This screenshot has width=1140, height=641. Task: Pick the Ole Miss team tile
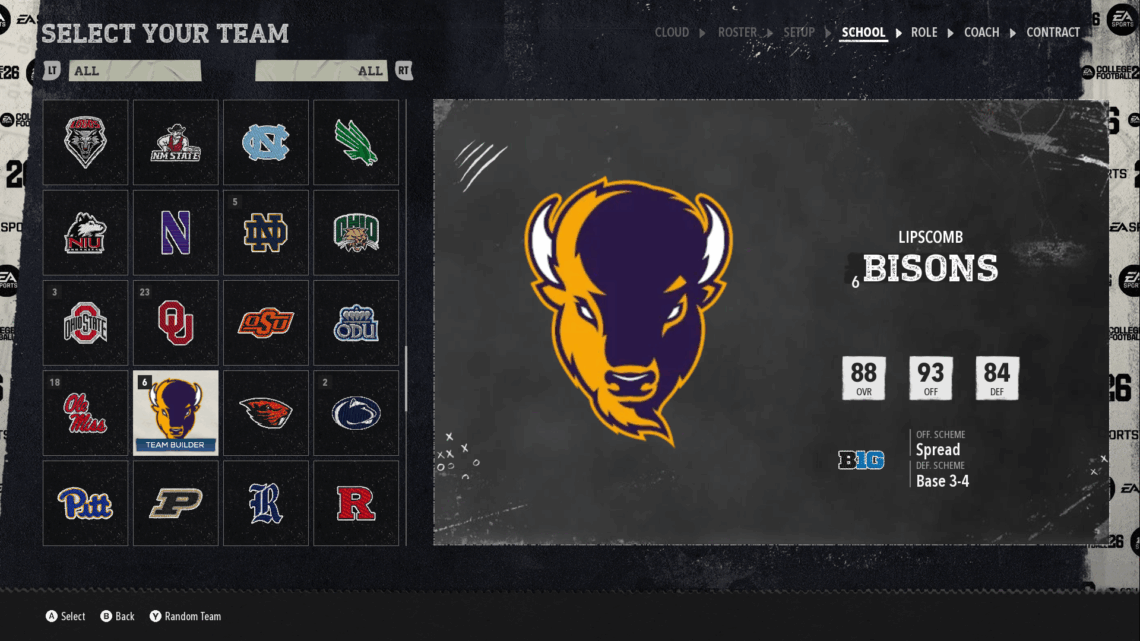[85, 413]
